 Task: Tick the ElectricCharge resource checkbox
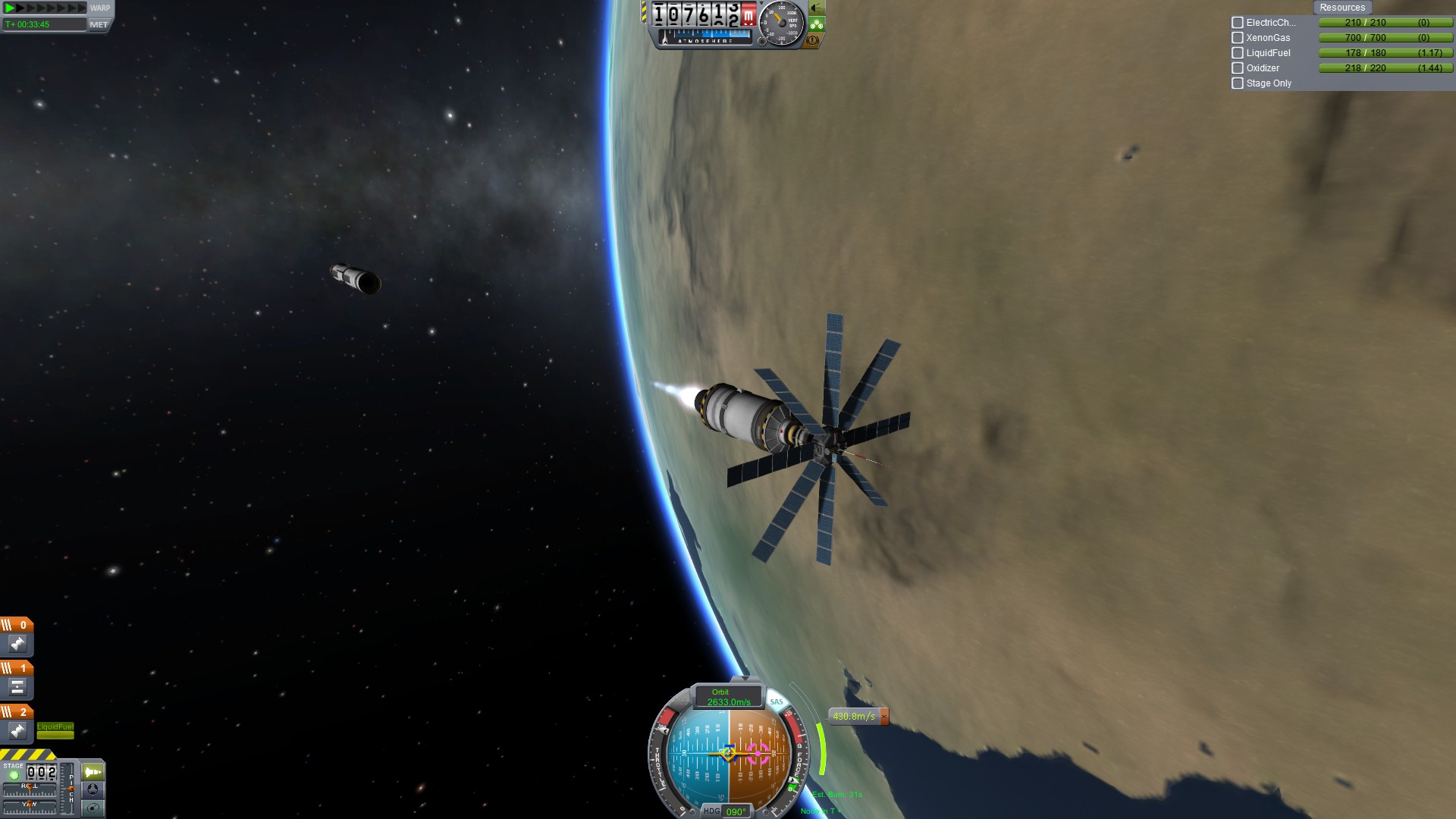tap(1238, 23)
